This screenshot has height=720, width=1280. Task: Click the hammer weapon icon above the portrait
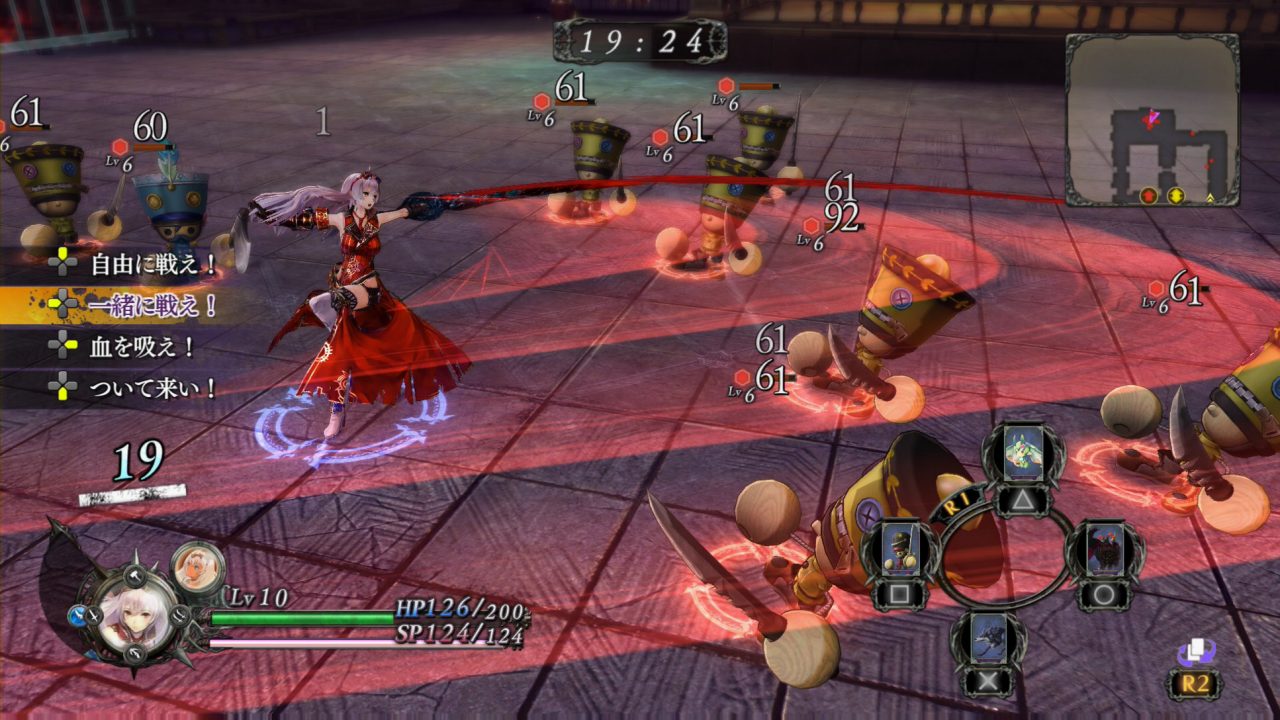click(x=133, y=576)
